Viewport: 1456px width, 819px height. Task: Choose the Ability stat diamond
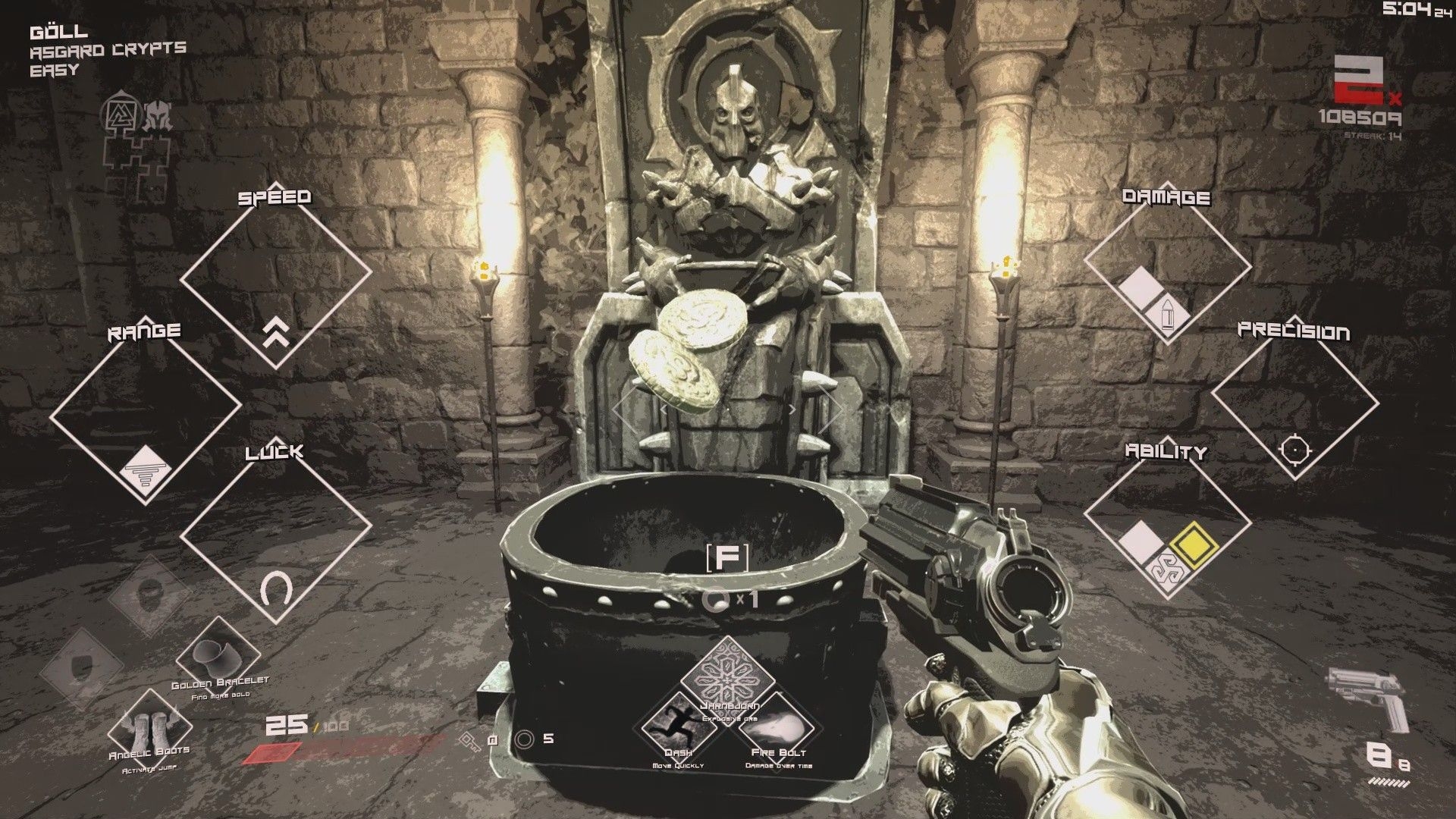[x=1166, y=529]
